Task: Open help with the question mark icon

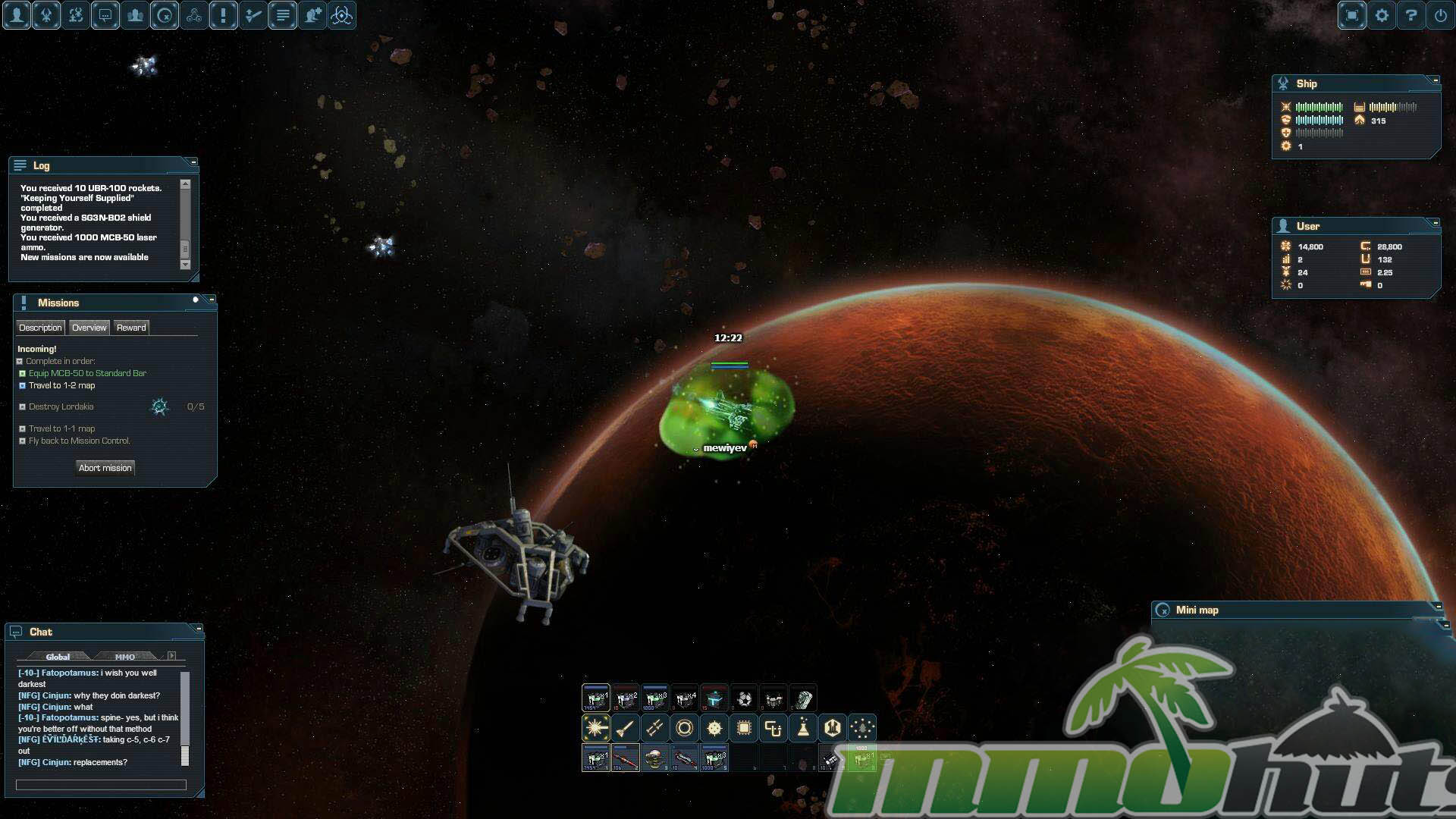Action: [1411, 15]
